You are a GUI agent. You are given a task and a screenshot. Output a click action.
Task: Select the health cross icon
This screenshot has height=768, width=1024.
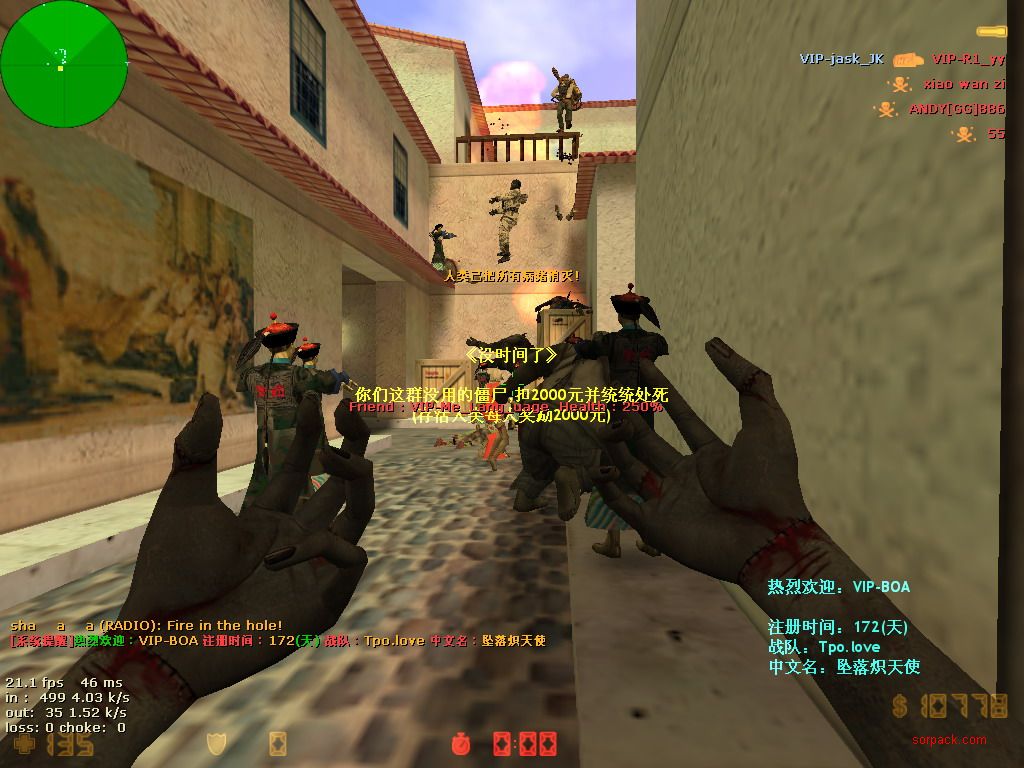coord(23,745)
